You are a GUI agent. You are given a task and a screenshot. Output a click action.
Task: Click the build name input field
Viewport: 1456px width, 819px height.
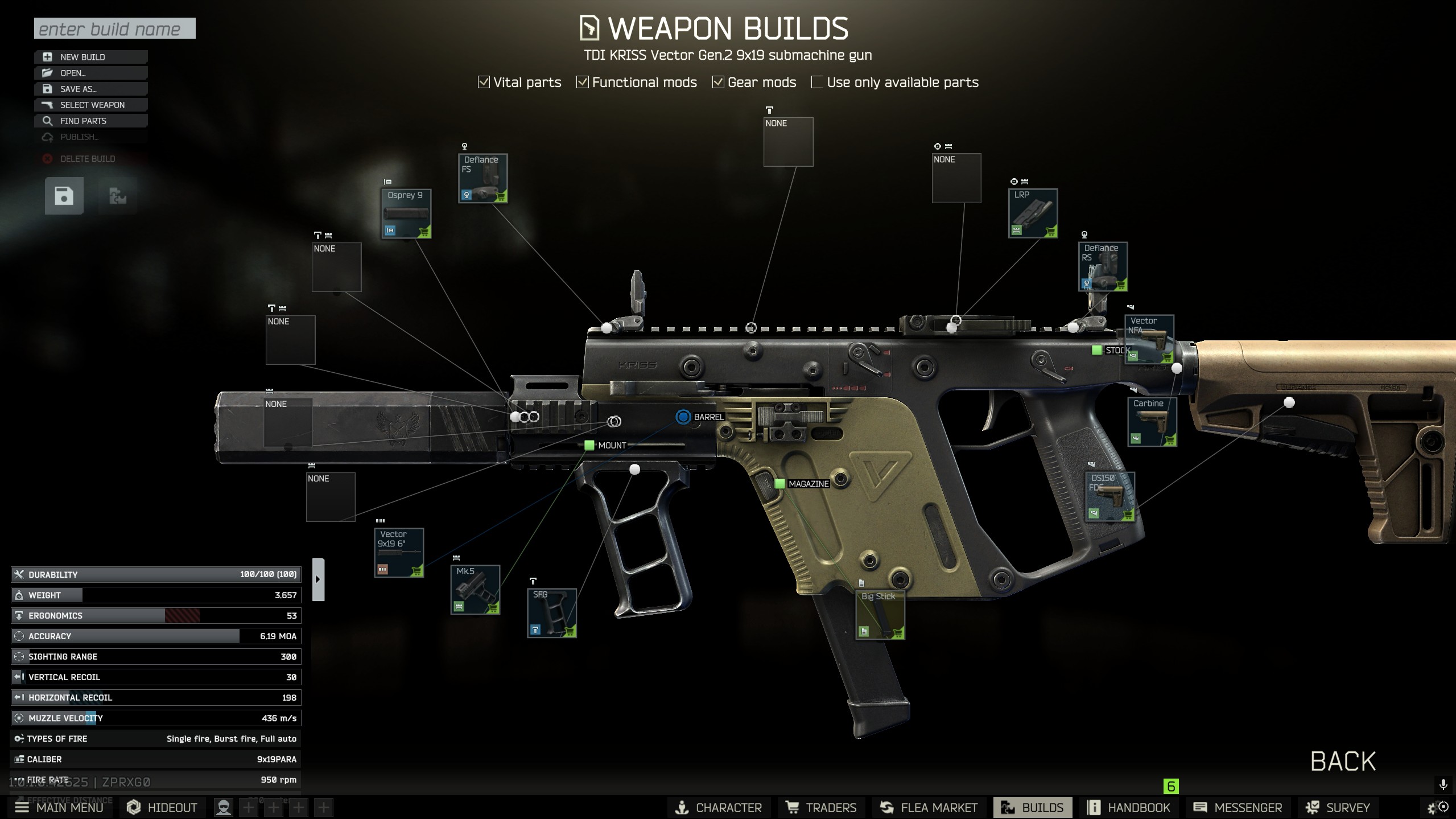pos(114,28)
